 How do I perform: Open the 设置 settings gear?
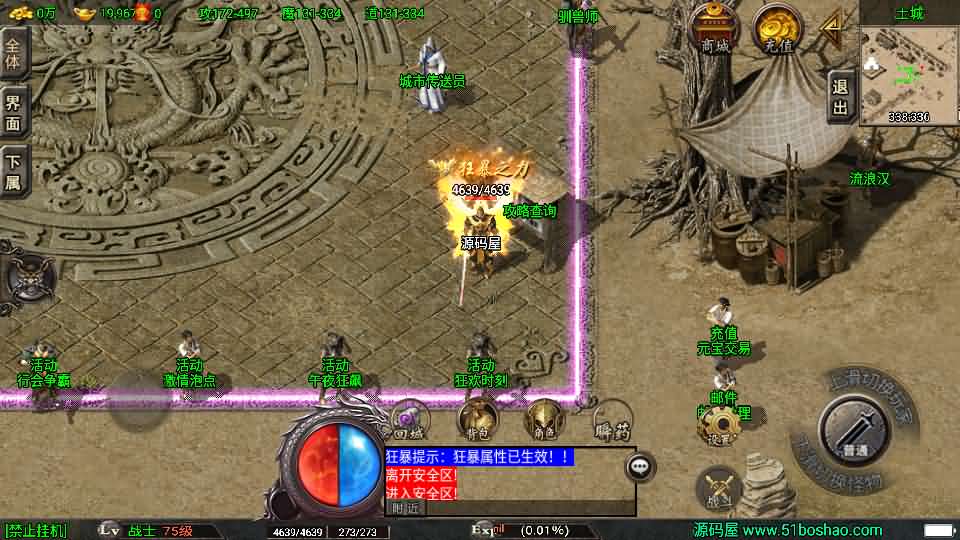click(x=716, y=428)
